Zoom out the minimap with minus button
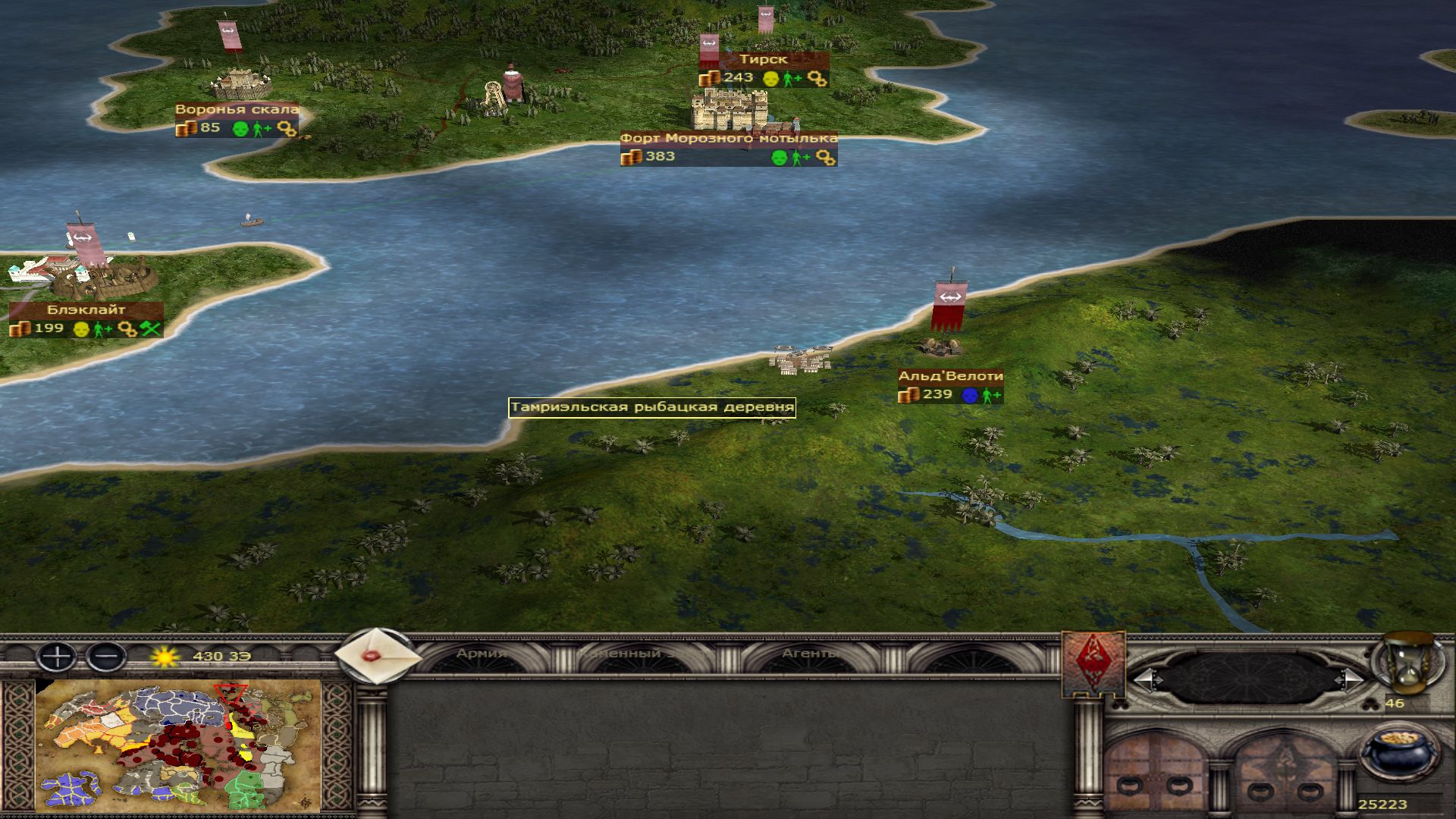 click(x=106, y=656)
